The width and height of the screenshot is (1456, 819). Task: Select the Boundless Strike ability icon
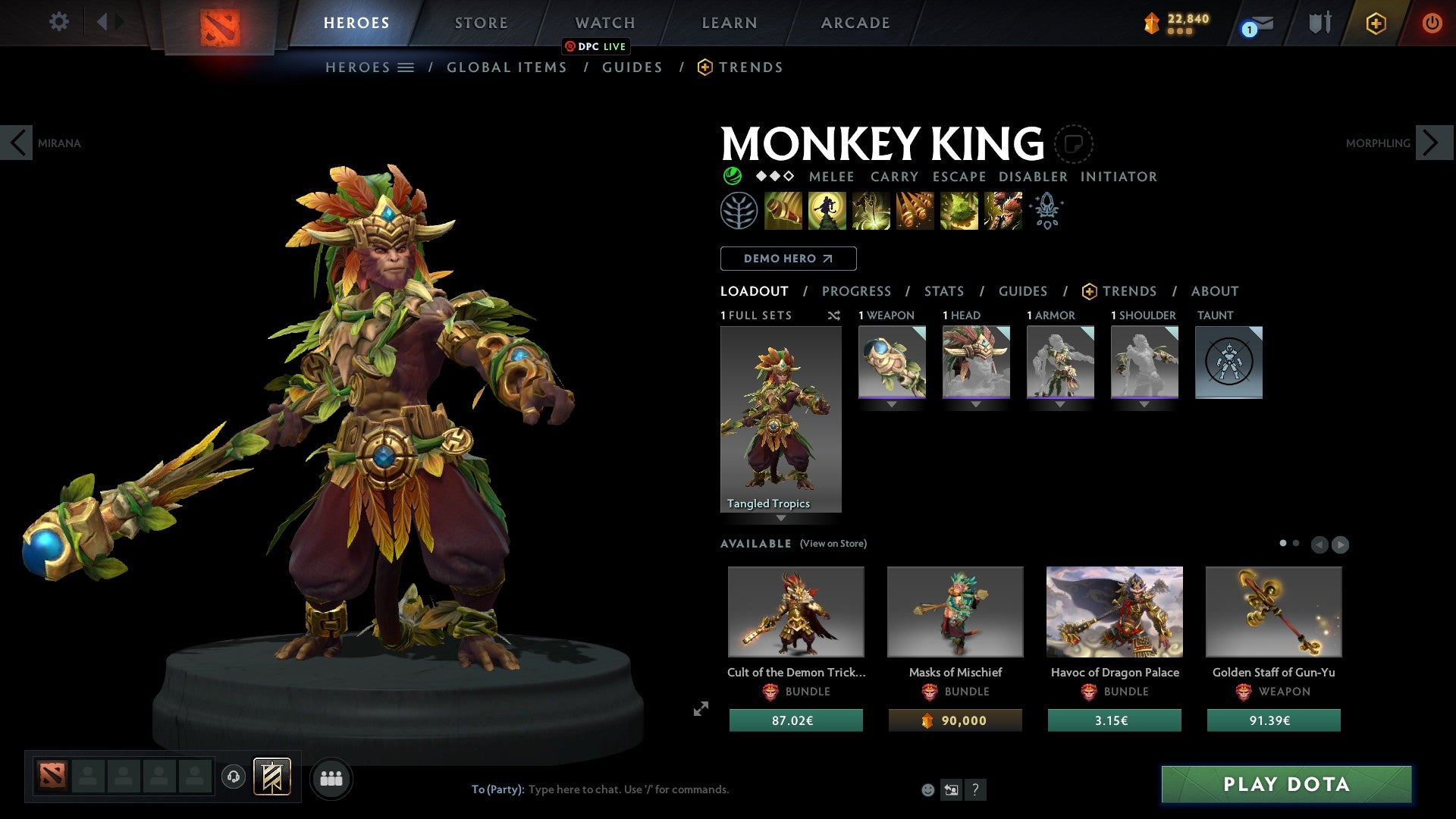(x=783, y=211)
